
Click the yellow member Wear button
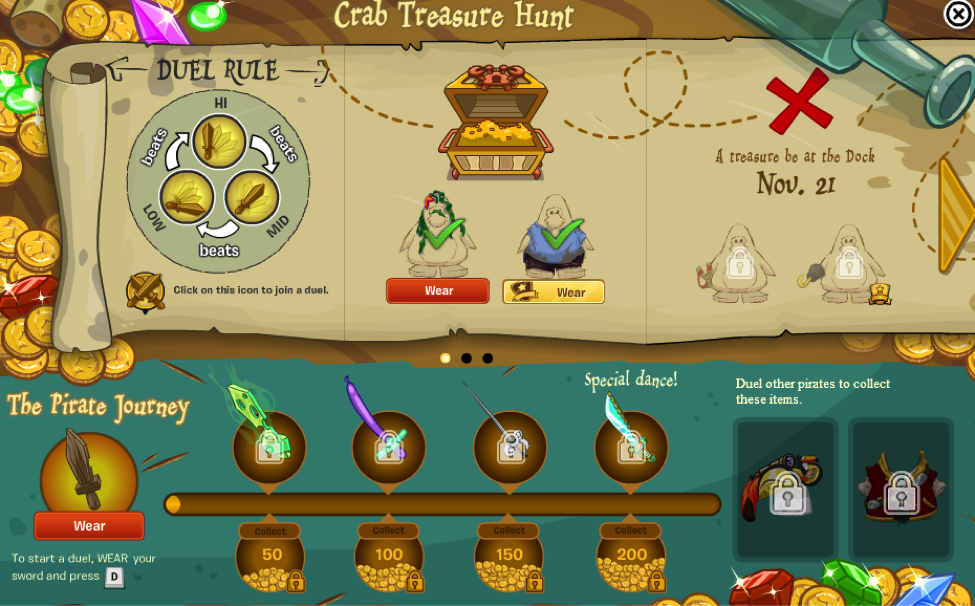pyautogui.click(x=553, y=292)
